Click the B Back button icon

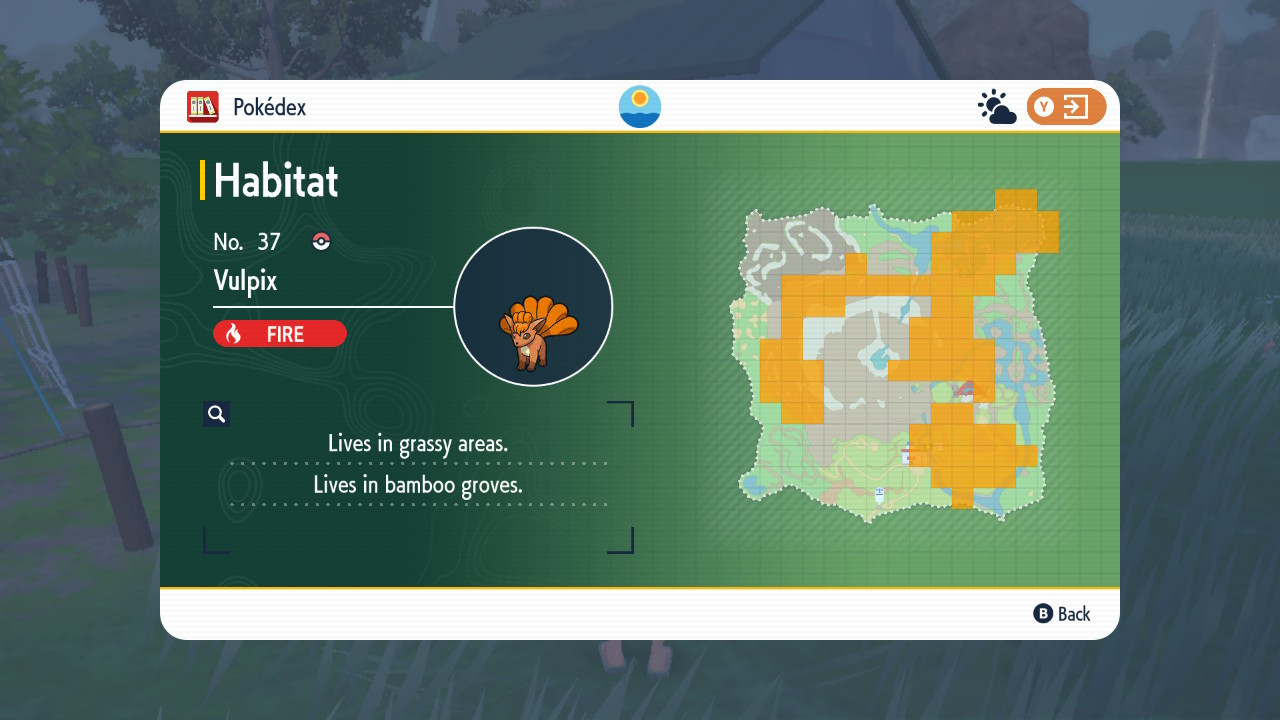1043,614
